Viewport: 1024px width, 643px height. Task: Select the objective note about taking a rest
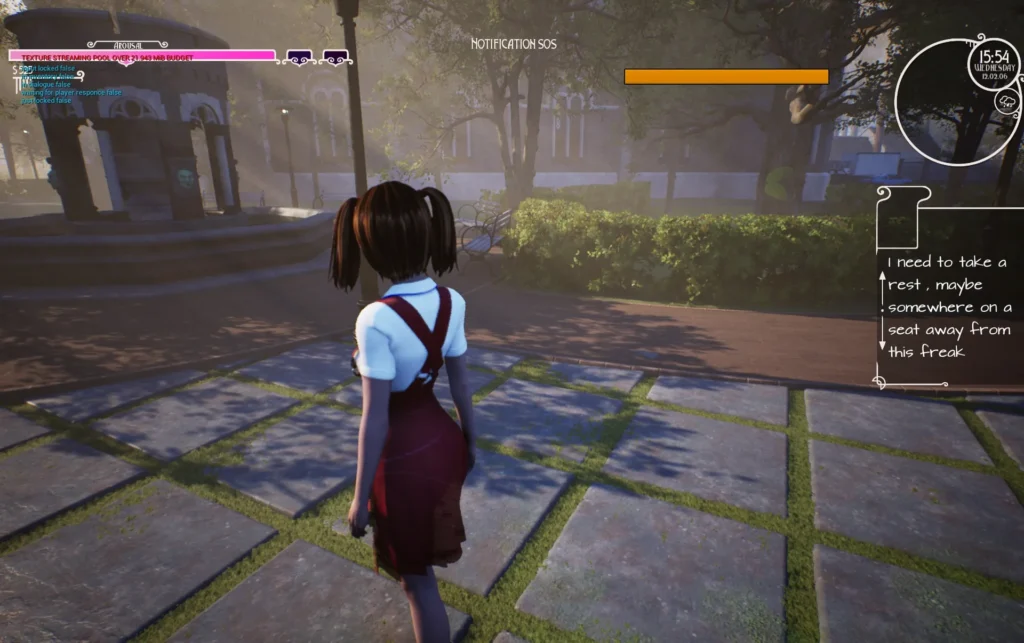click(x=948, y=306)
